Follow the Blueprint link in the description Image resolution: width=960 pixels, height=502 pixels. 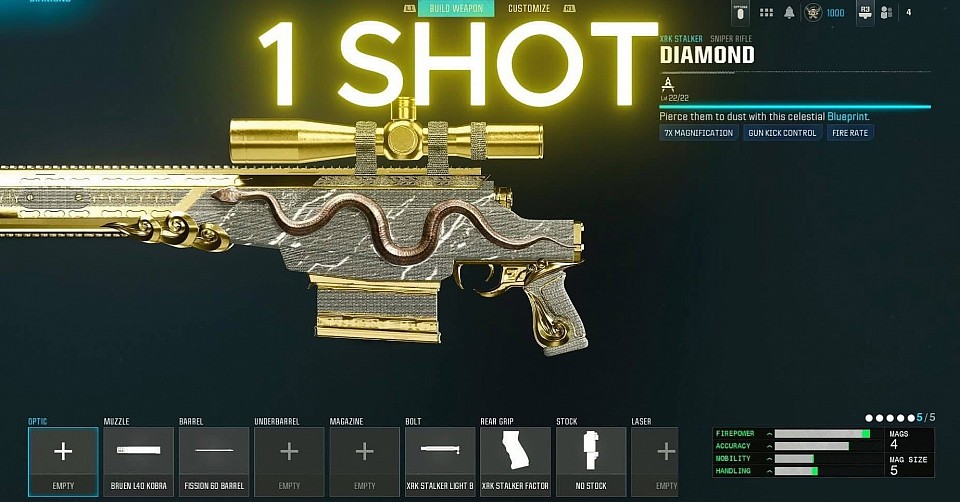[848, 117]
